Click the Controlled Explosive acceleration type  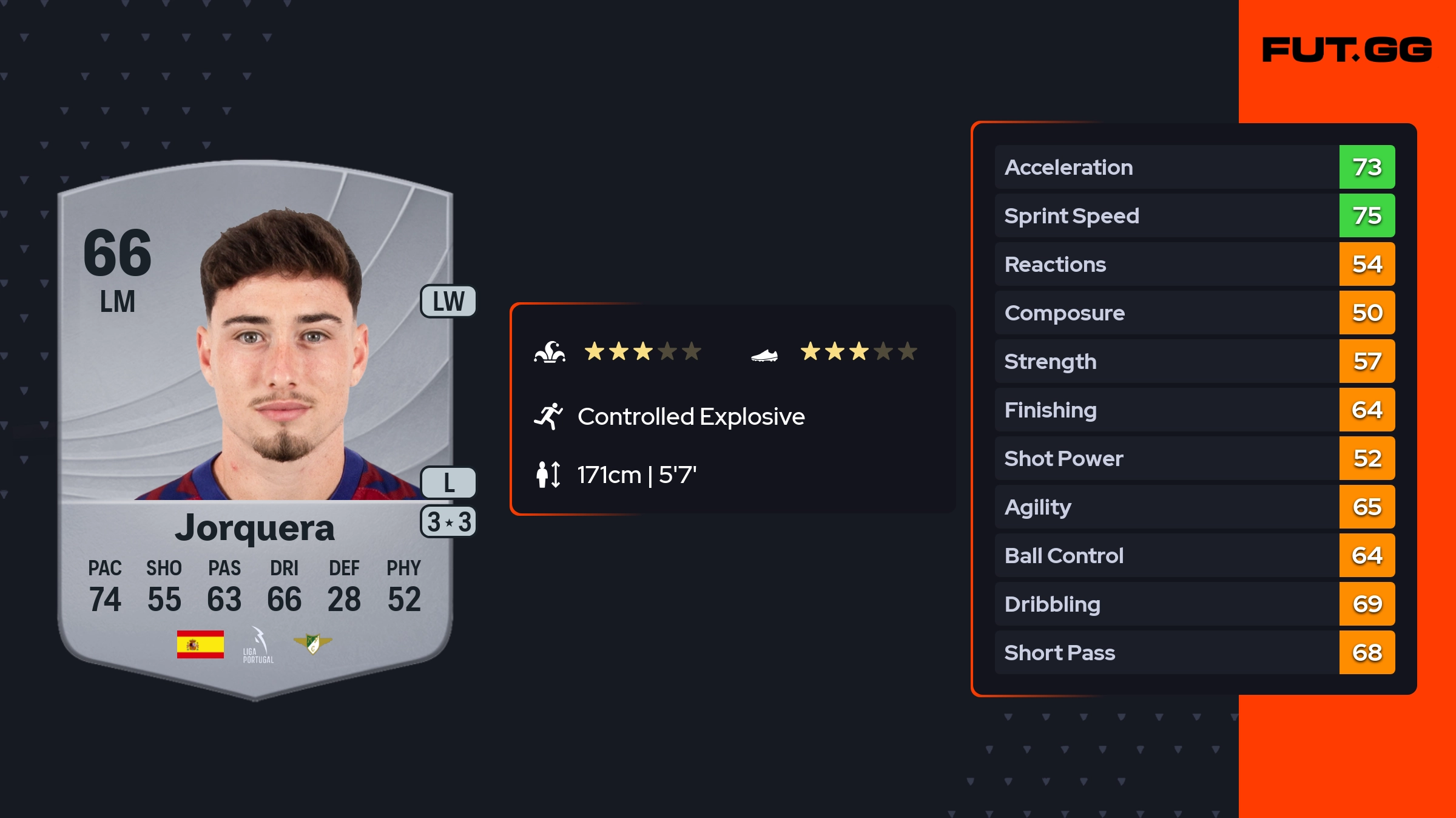point(690,417)
